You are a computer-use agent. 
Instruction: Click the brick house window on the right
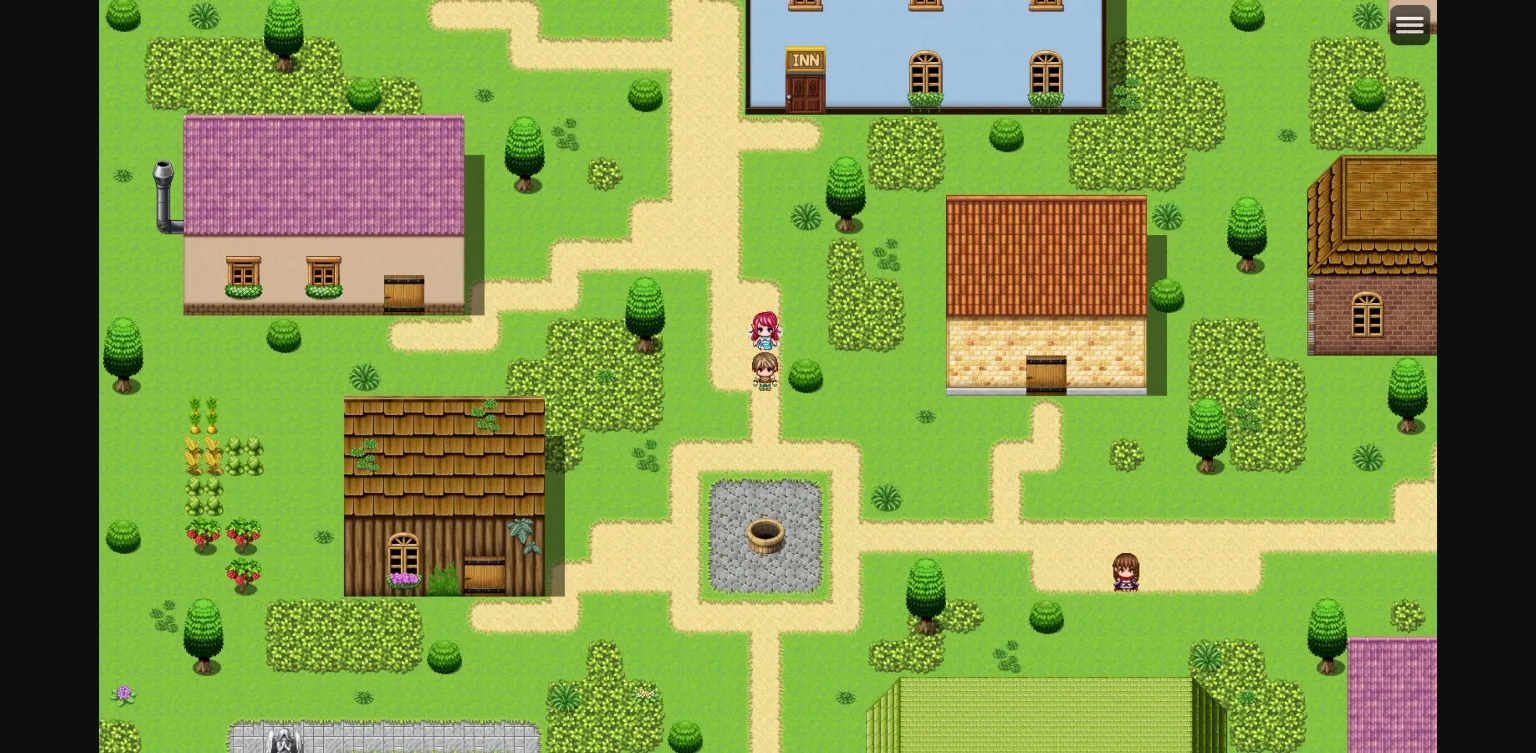pos(1368,314)
